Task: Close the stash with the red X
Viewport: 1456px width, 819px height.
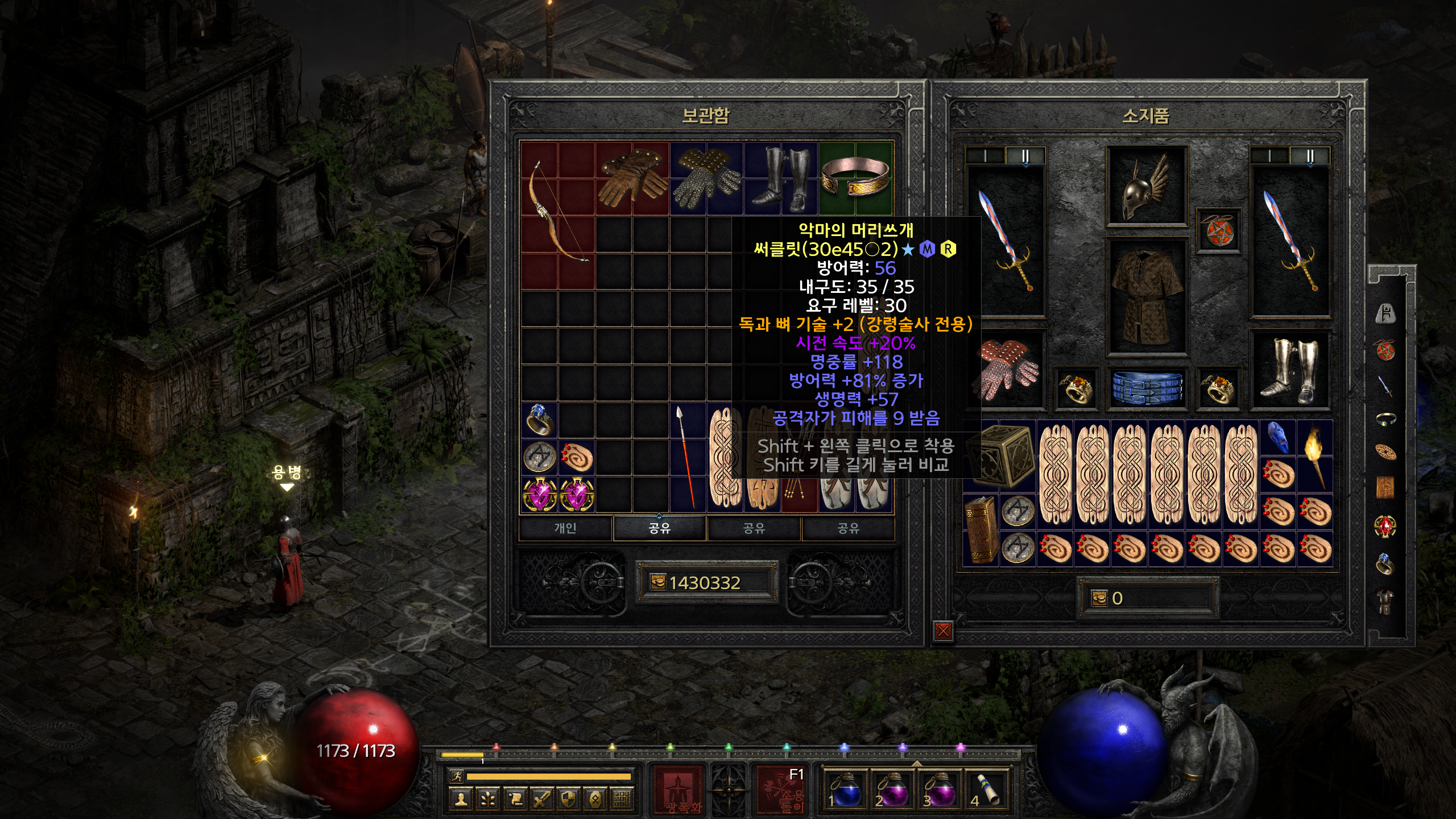Action: point(943,630)
